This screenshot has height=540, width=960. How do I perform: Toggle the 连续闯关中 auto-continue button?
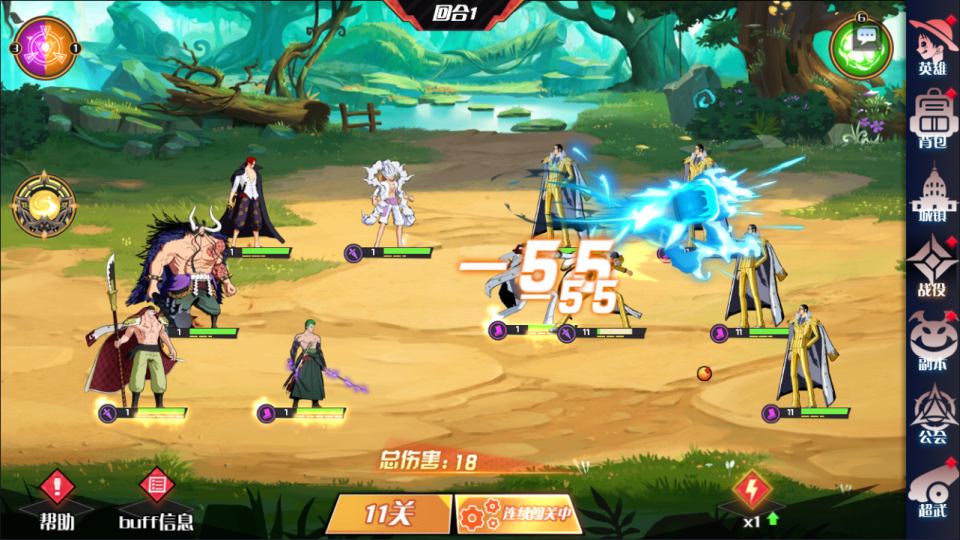513,514
